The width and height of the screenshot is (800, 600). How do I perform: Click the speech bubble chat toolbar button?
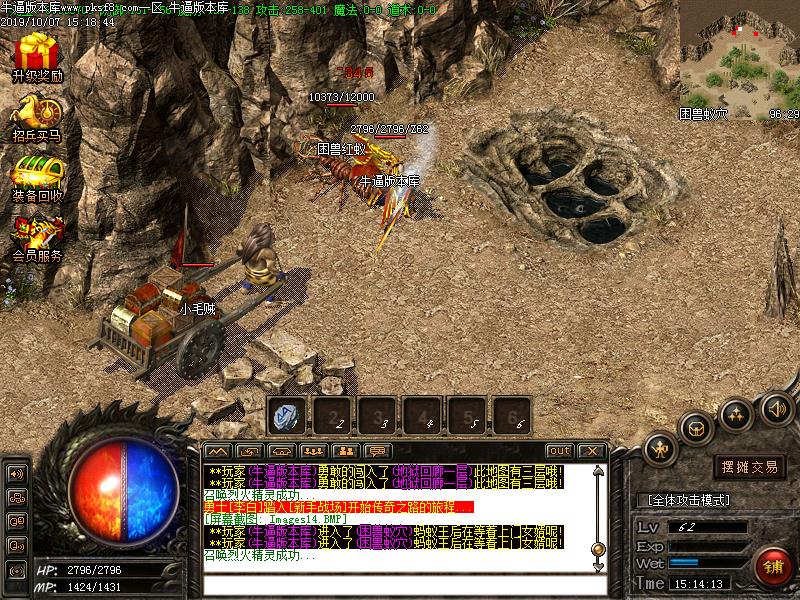[x=377, y=451]
